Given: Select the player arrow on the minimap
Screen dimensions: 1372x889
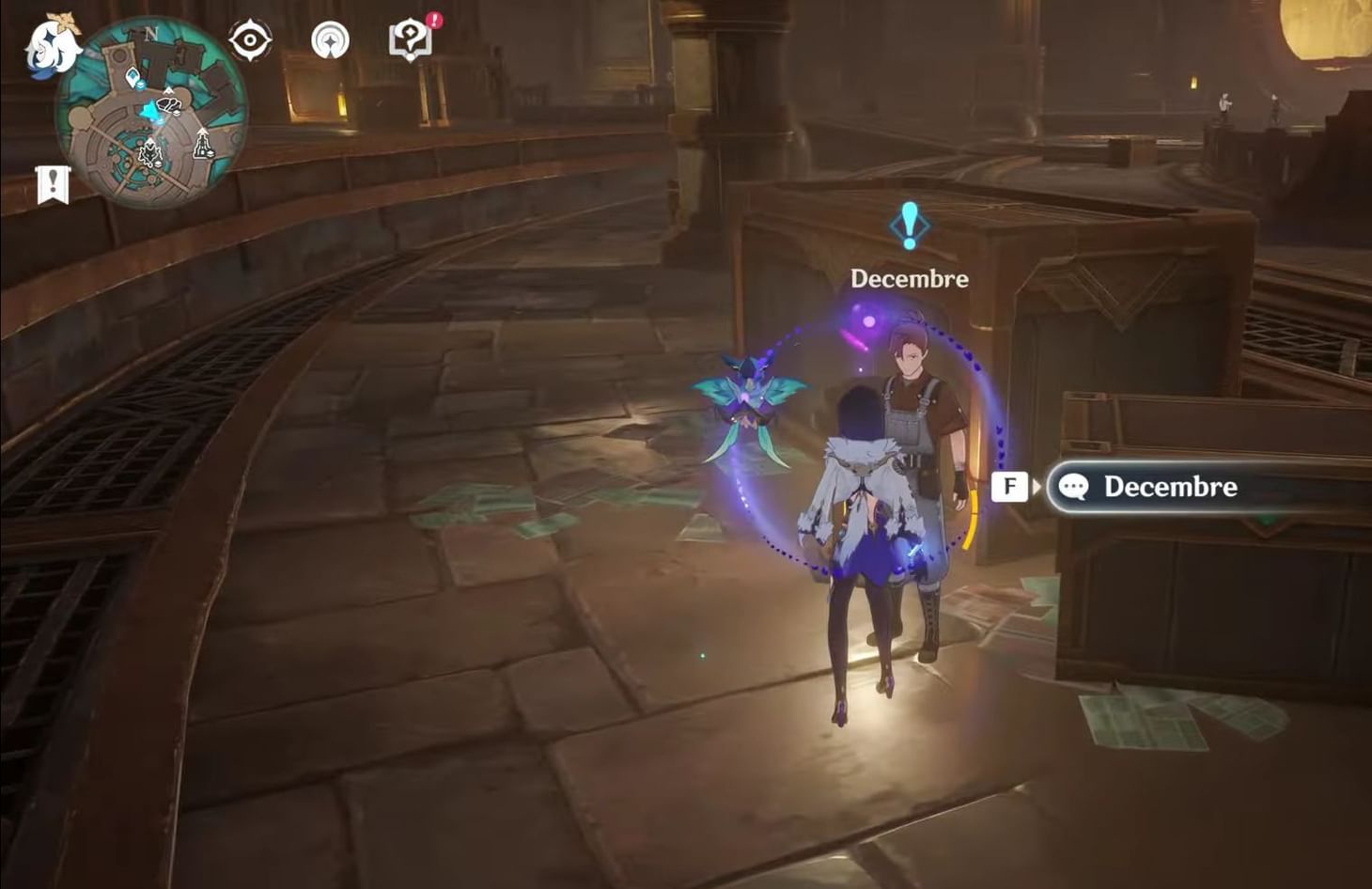Looking at the screenshot, I should coord(149,112).
